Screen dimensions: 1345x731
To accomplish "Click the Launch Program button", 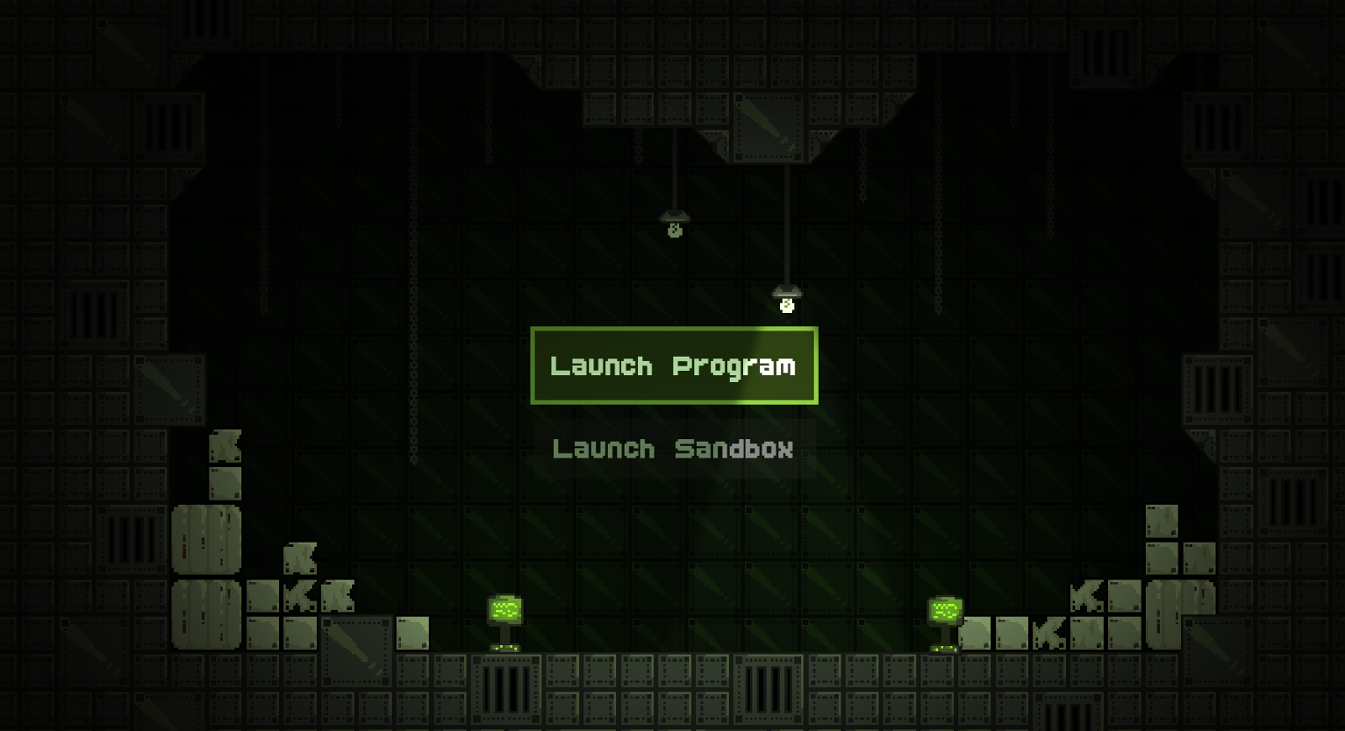I will point(673,365).
